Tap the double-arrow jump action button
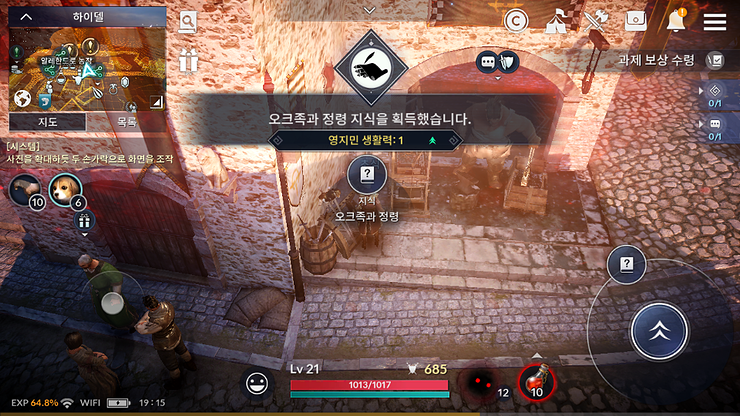The image size is (740, 416). tap(660, 331)
